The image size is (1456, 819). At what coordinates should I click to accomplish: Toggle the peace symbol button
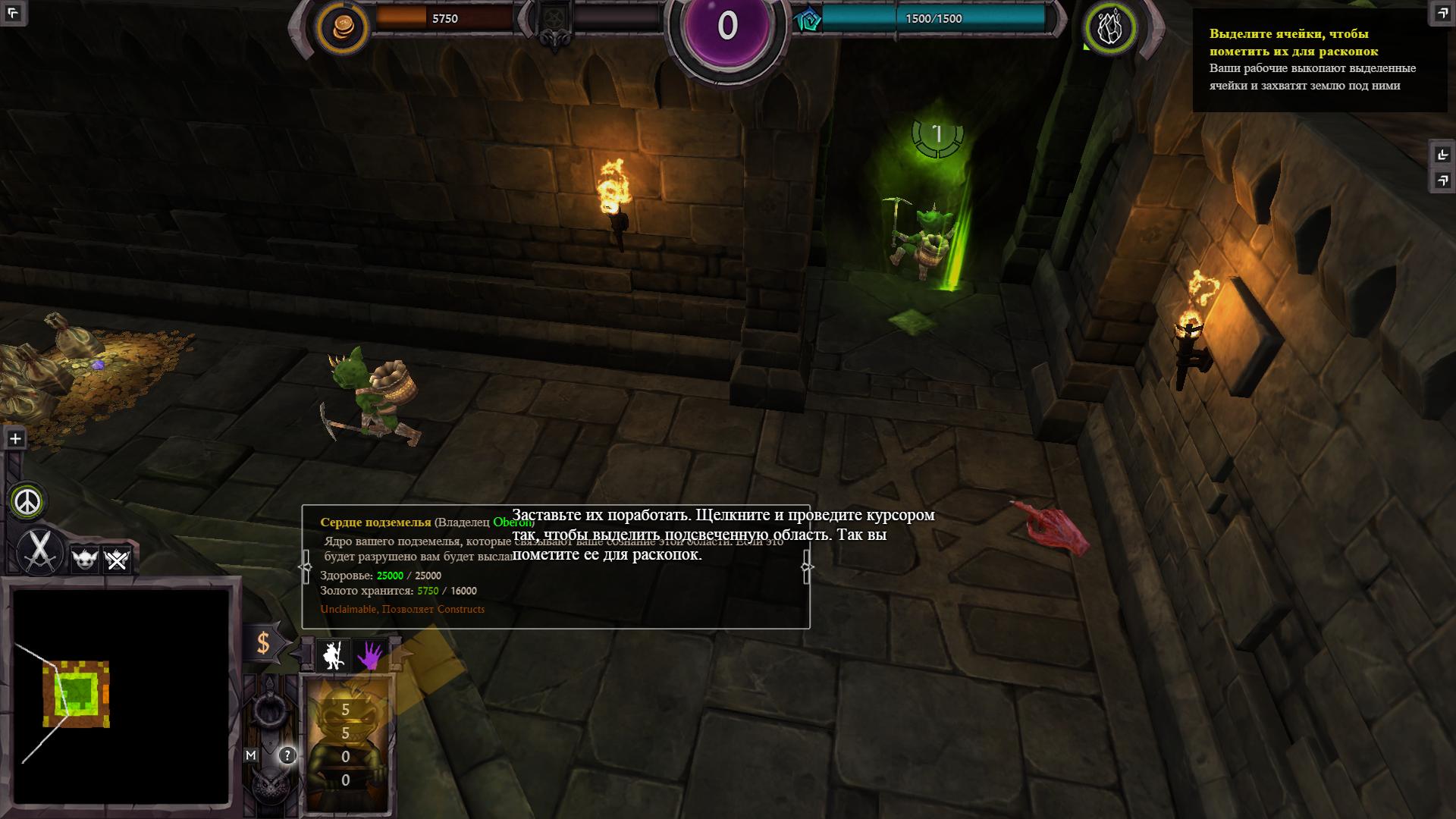28,501
